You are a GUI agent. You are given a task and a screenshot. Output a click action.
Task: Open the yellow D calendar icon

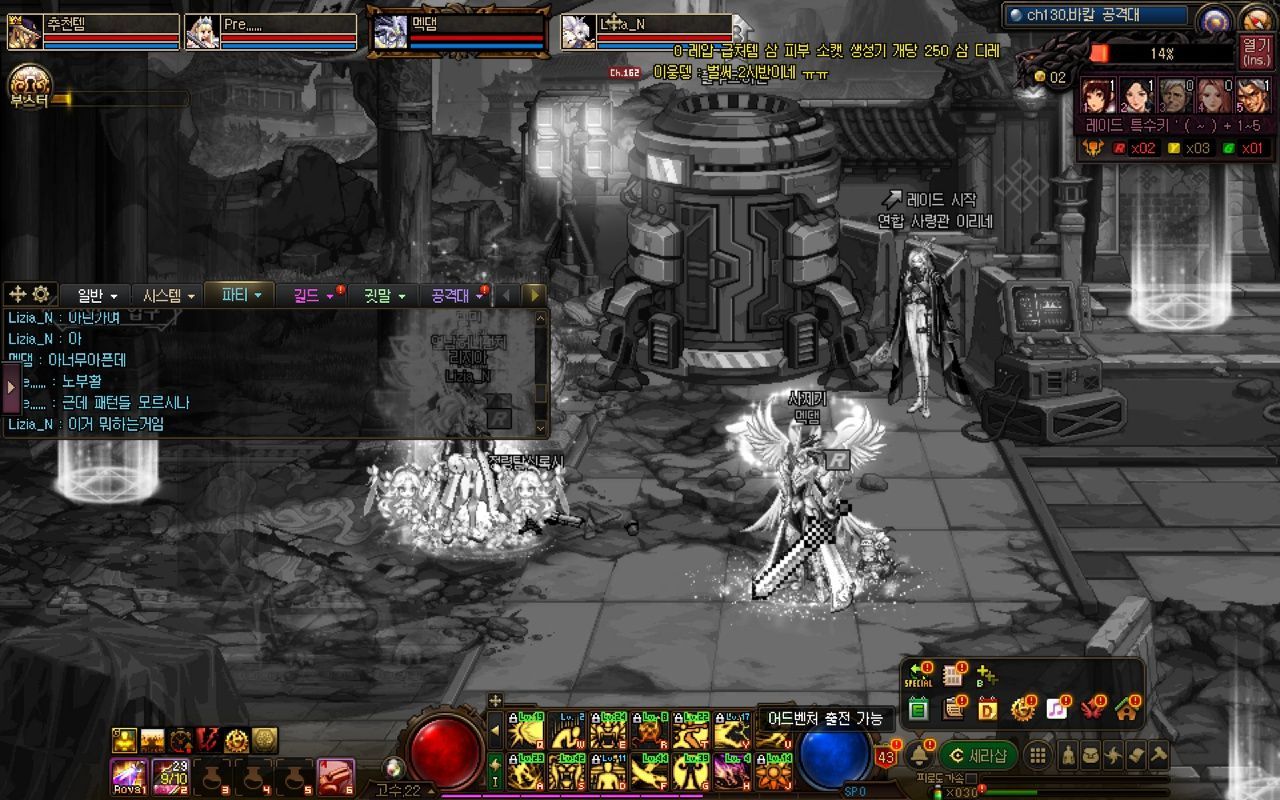[987, 710]
